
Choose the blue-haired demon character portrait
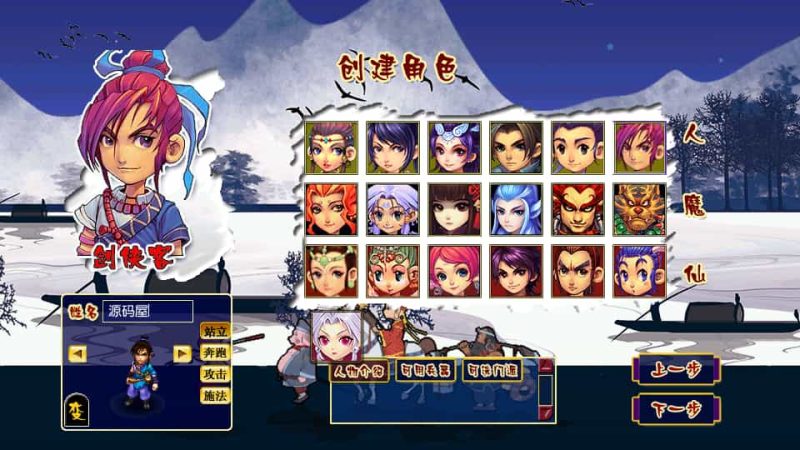[x=515, y=210]
